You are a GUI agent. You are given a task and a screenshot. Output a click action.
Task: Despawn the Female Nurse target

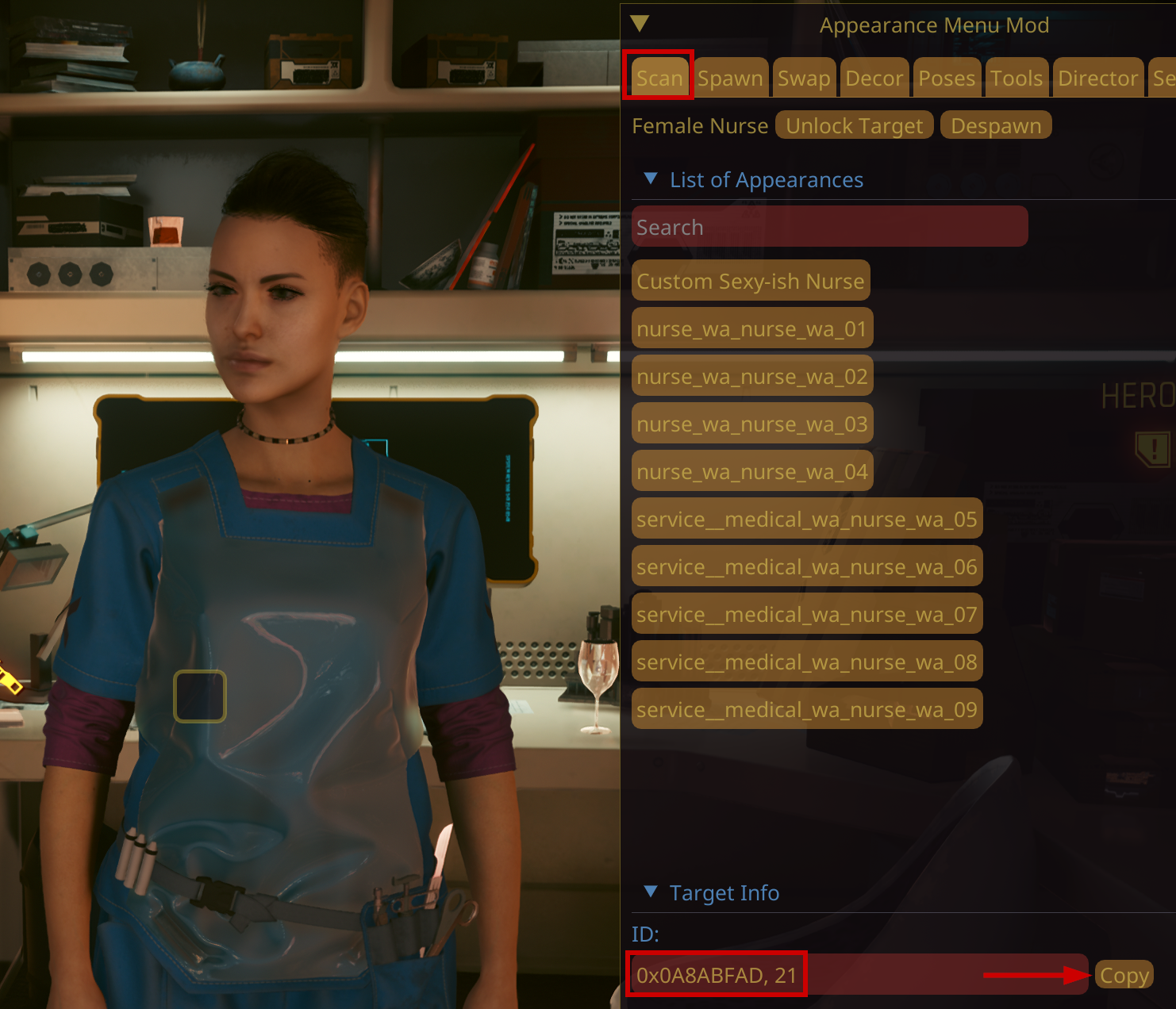(x=995, y=125)
